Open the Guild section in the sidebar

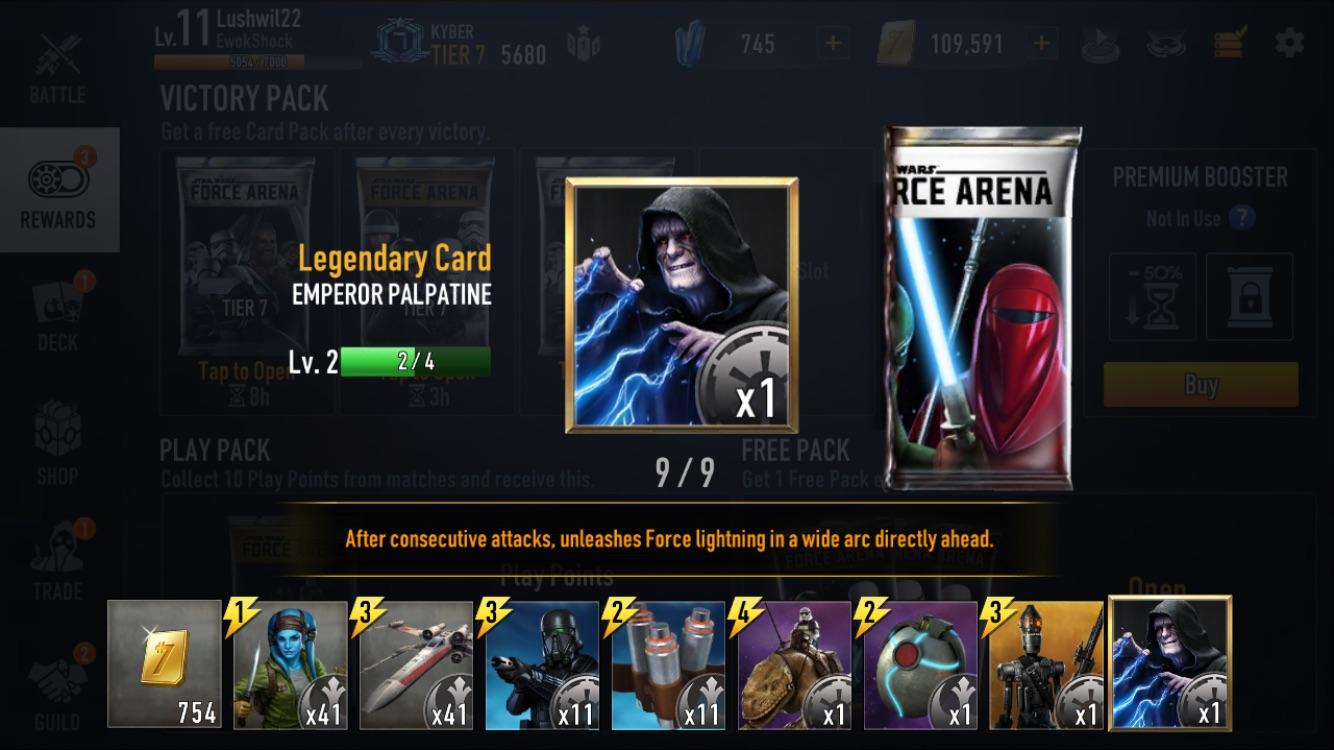tap(58, 690)
